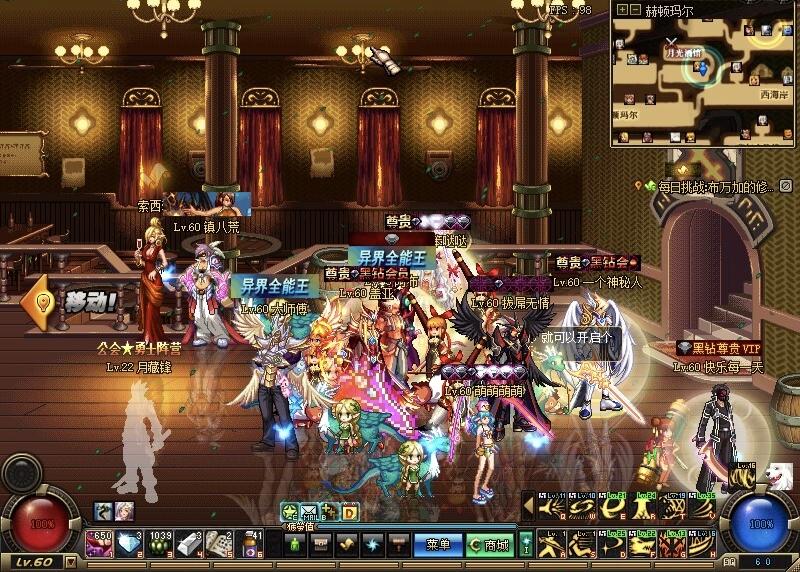Image resolution: width=800 pixels, height=572 pixels.
Task: Use the potion bottle in slot 6
Action: [253, 544]
